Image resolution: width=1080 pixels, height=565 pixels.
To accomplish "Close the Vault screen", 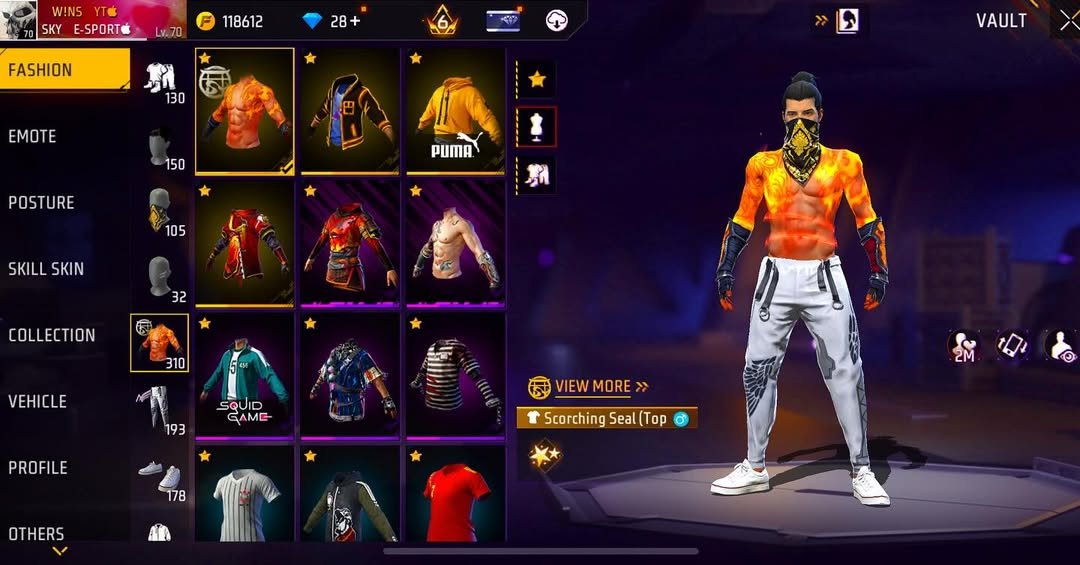I will (x=1068, y=21).
